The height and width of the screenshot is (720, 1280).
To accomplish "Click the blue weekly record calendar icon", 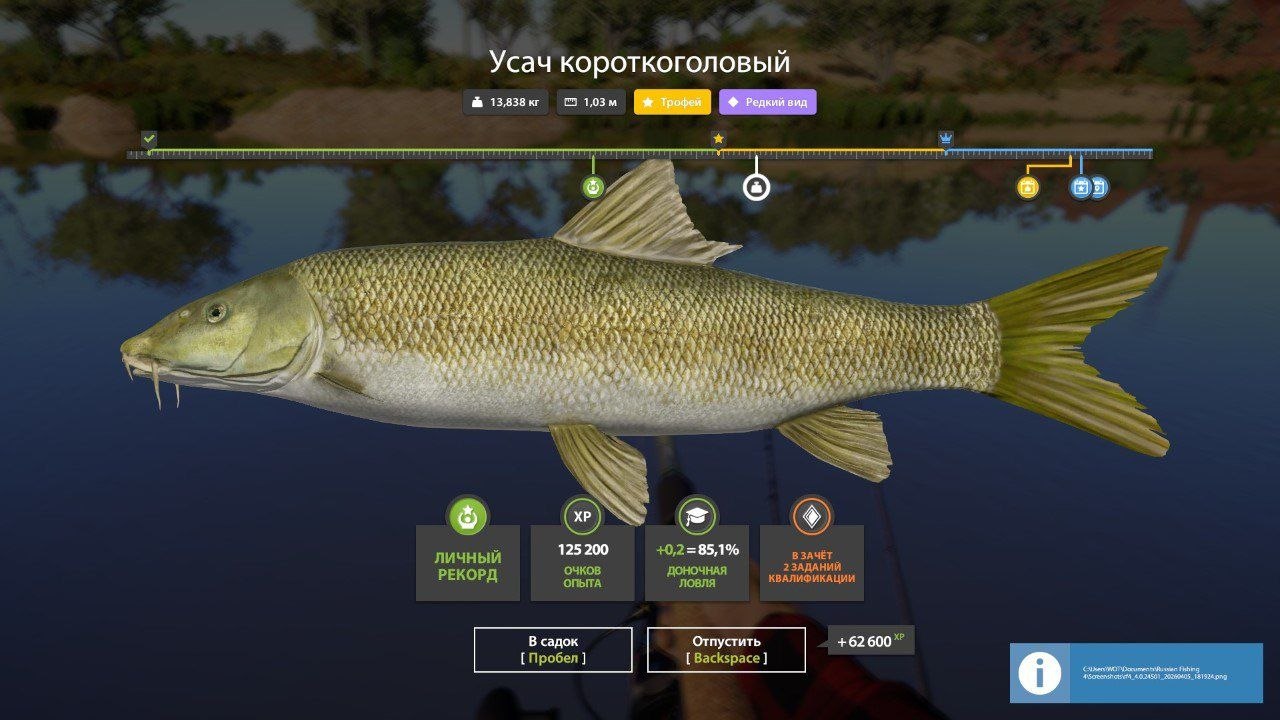I will [x=1079, y=187].
